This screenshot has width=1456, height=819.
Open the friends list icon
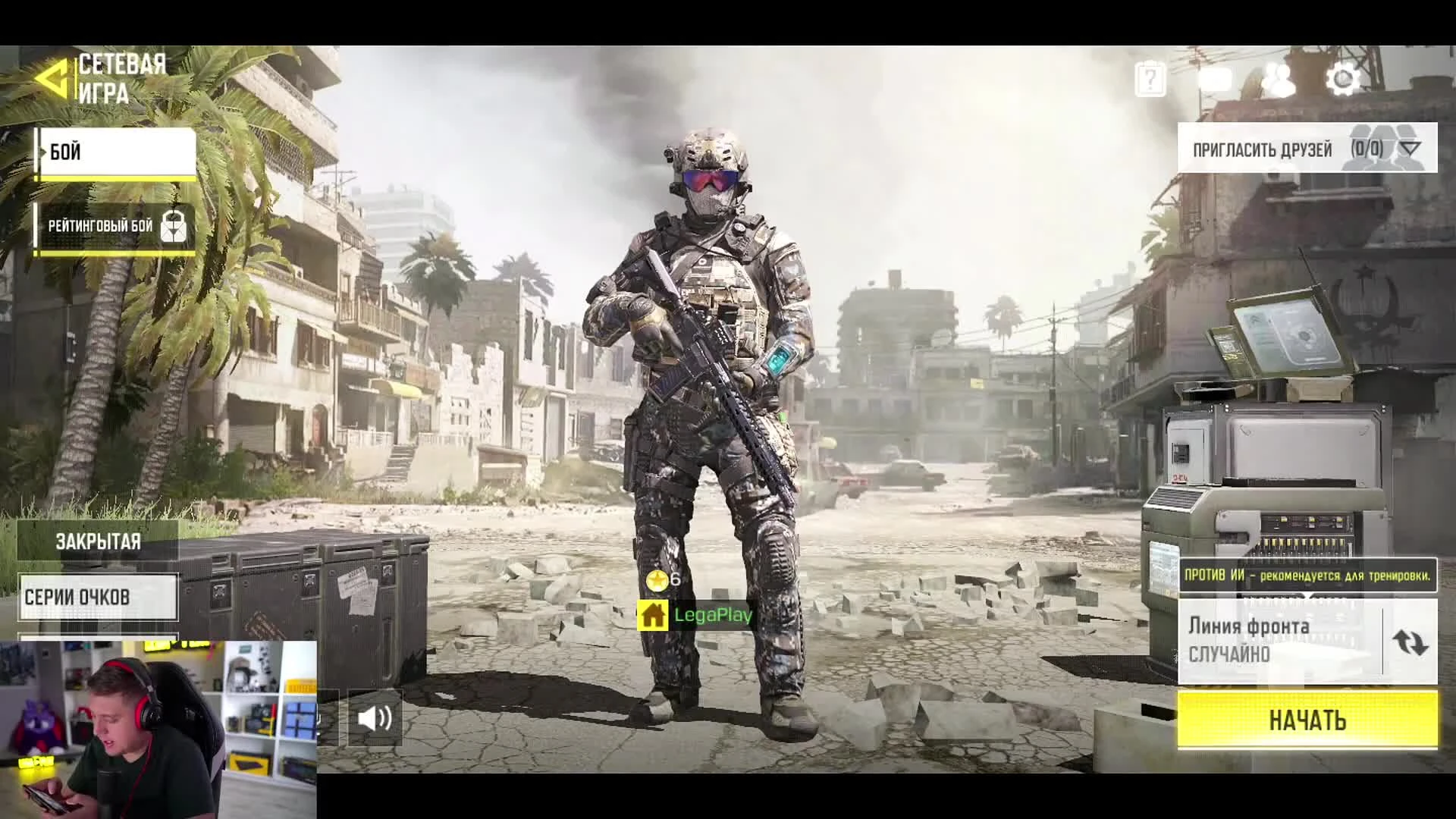[1280, 80]
